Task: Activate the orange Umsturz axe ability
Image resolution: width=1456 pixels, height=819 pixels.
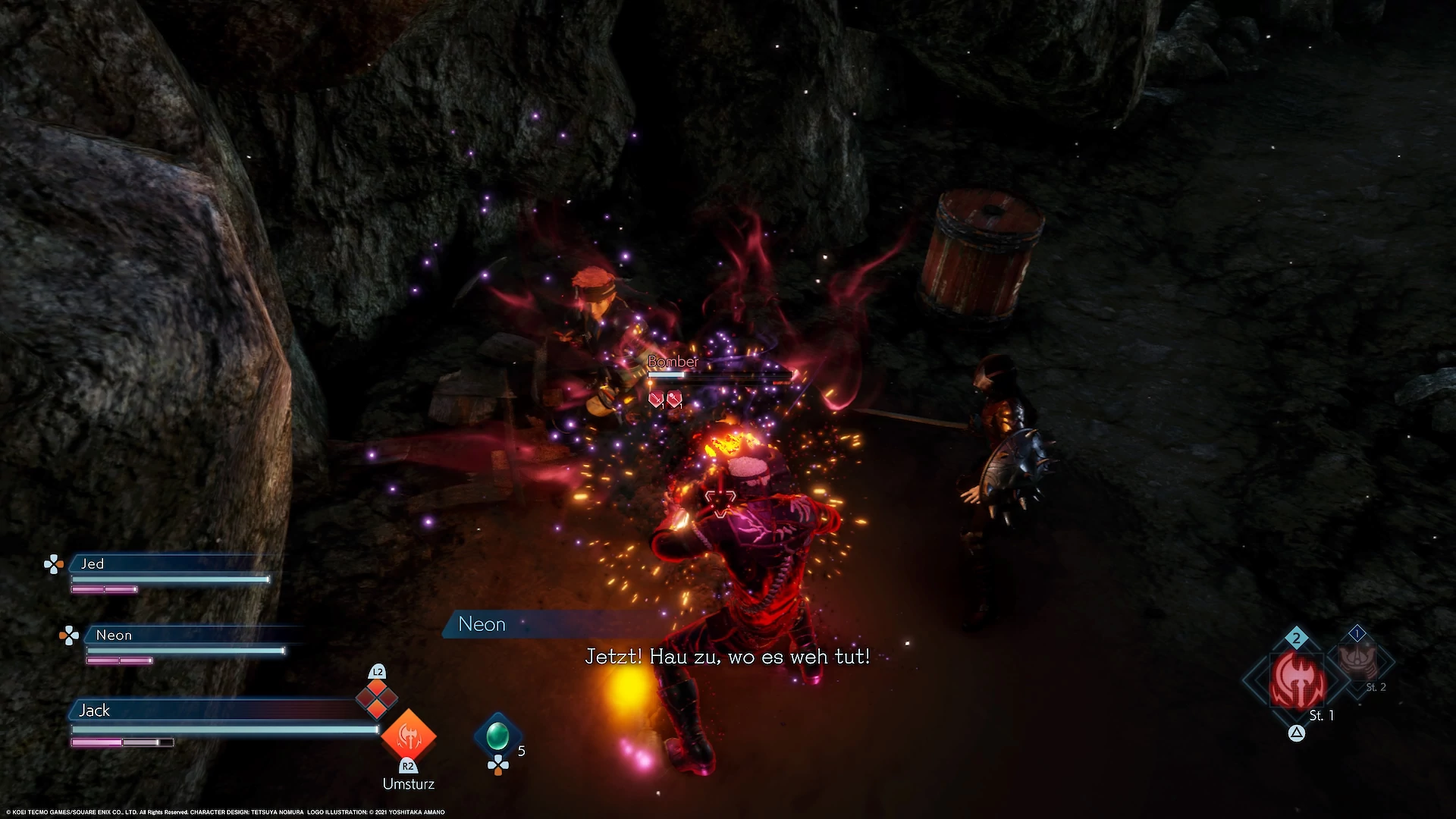Action: pos(409,735)
